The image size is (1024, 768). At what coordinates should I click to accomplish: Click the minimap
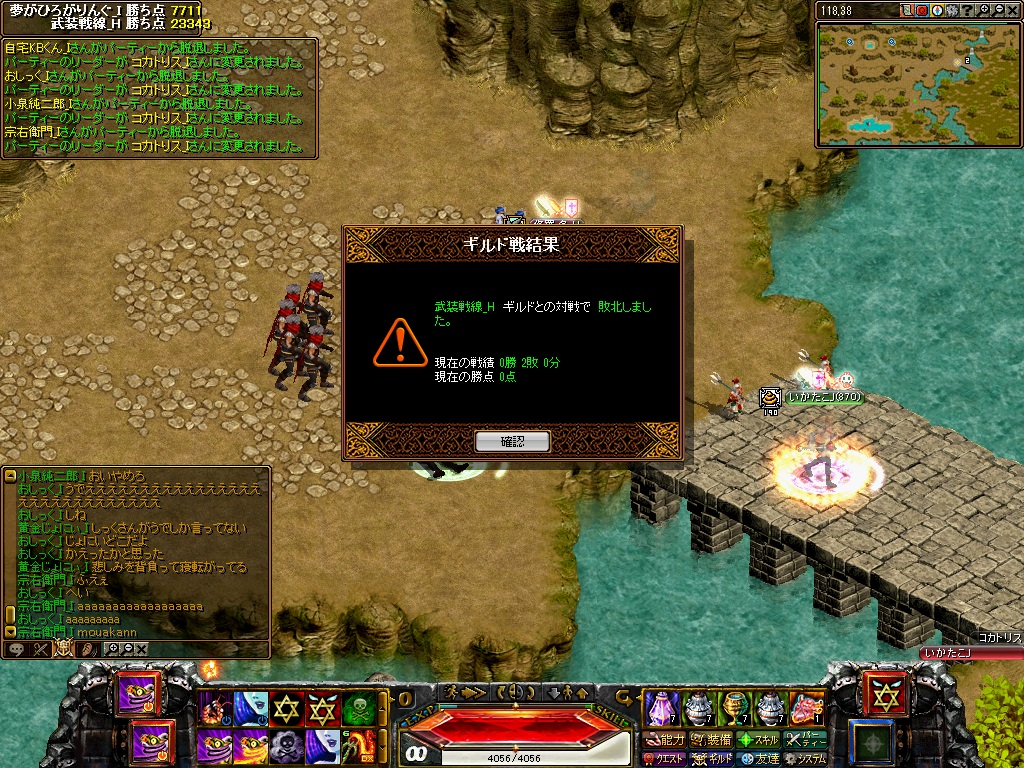click(918, 84)
